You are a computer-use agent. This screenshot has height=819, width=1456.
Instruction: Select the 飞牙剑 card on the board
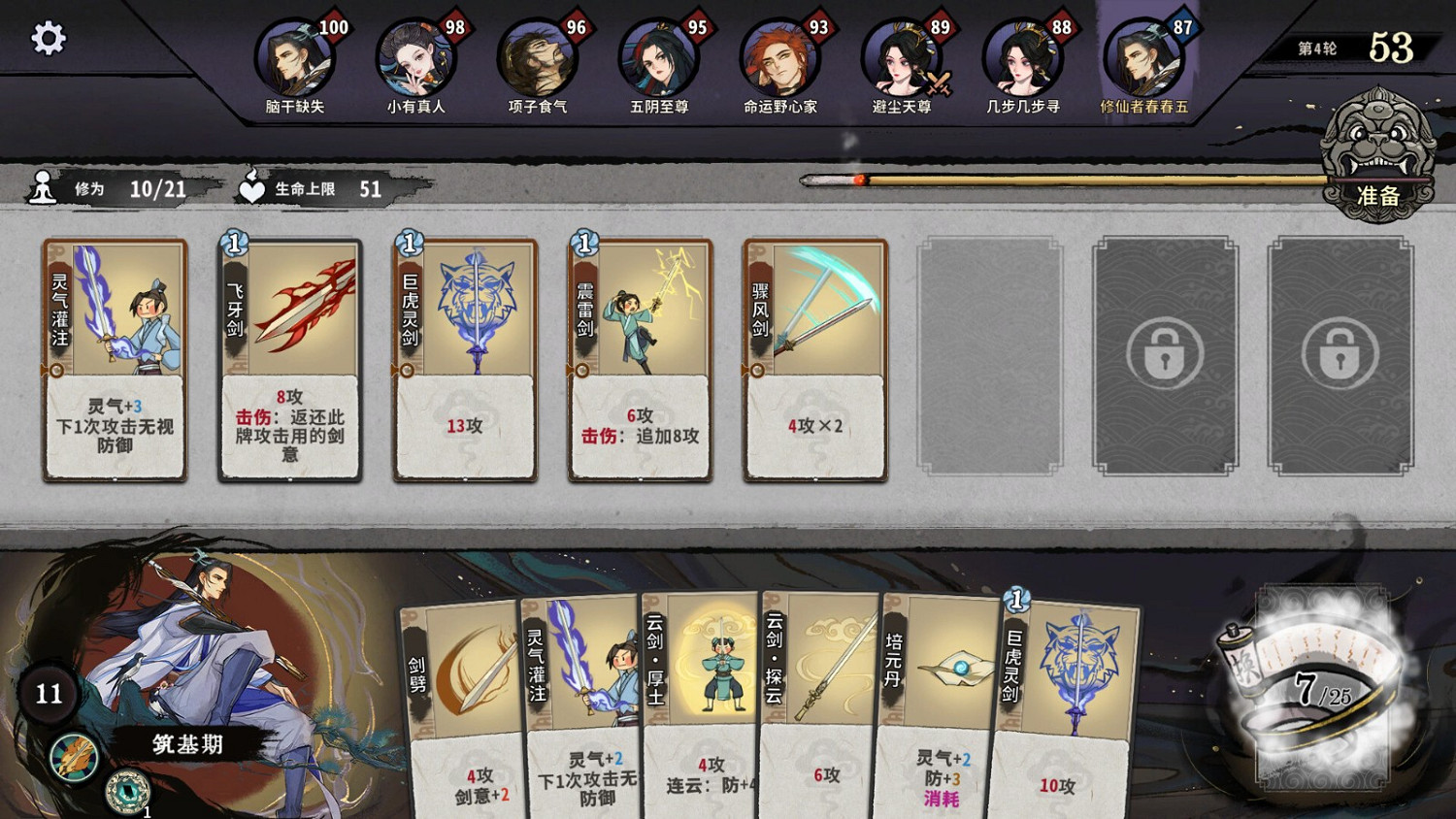[x=289, y=357]
